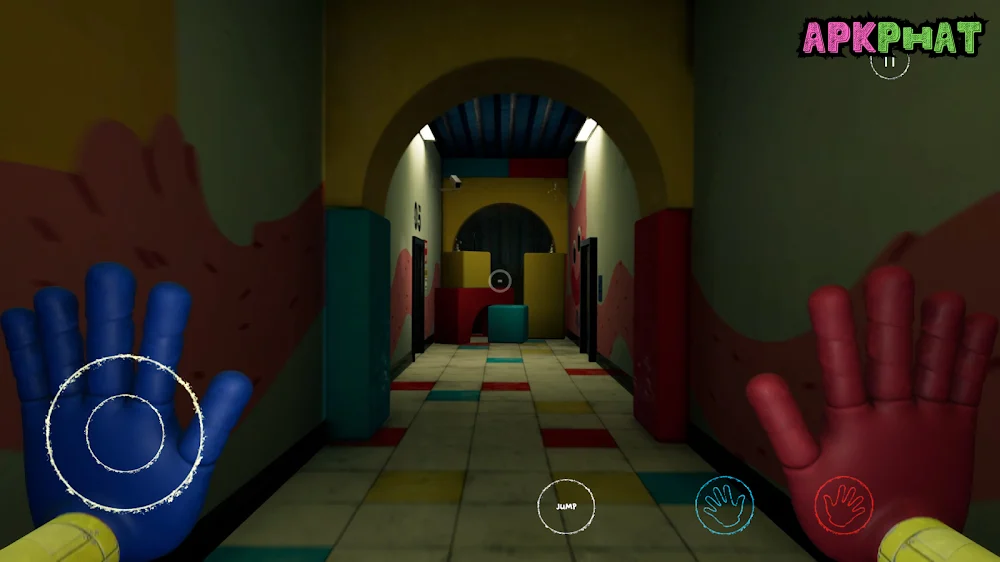This screenshot has height=562, width=1000.
Task: Fire the red hand button
Action: (x=844, y=504)
